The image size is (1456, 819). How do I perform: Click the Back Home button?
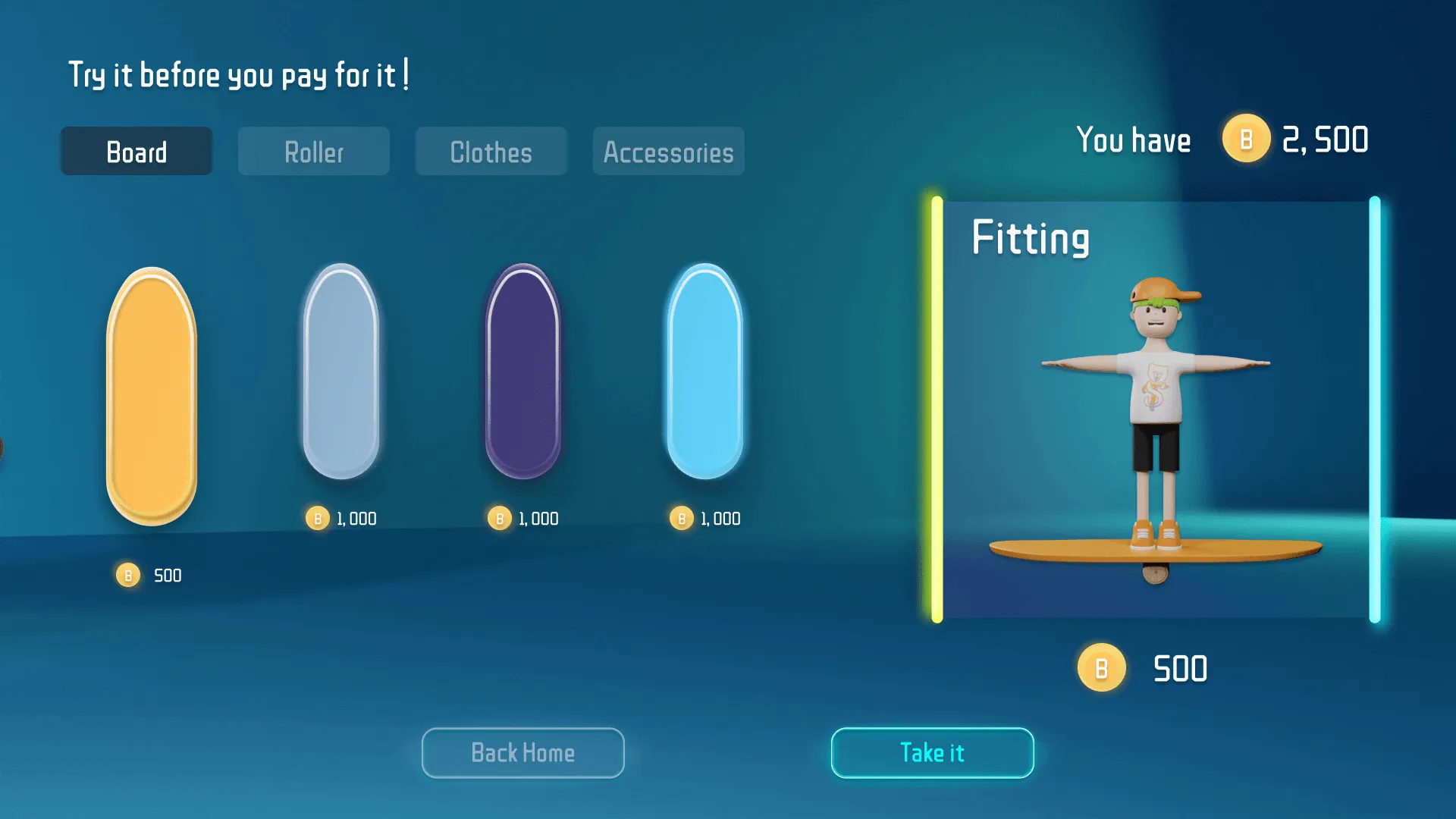coord(522,753)
